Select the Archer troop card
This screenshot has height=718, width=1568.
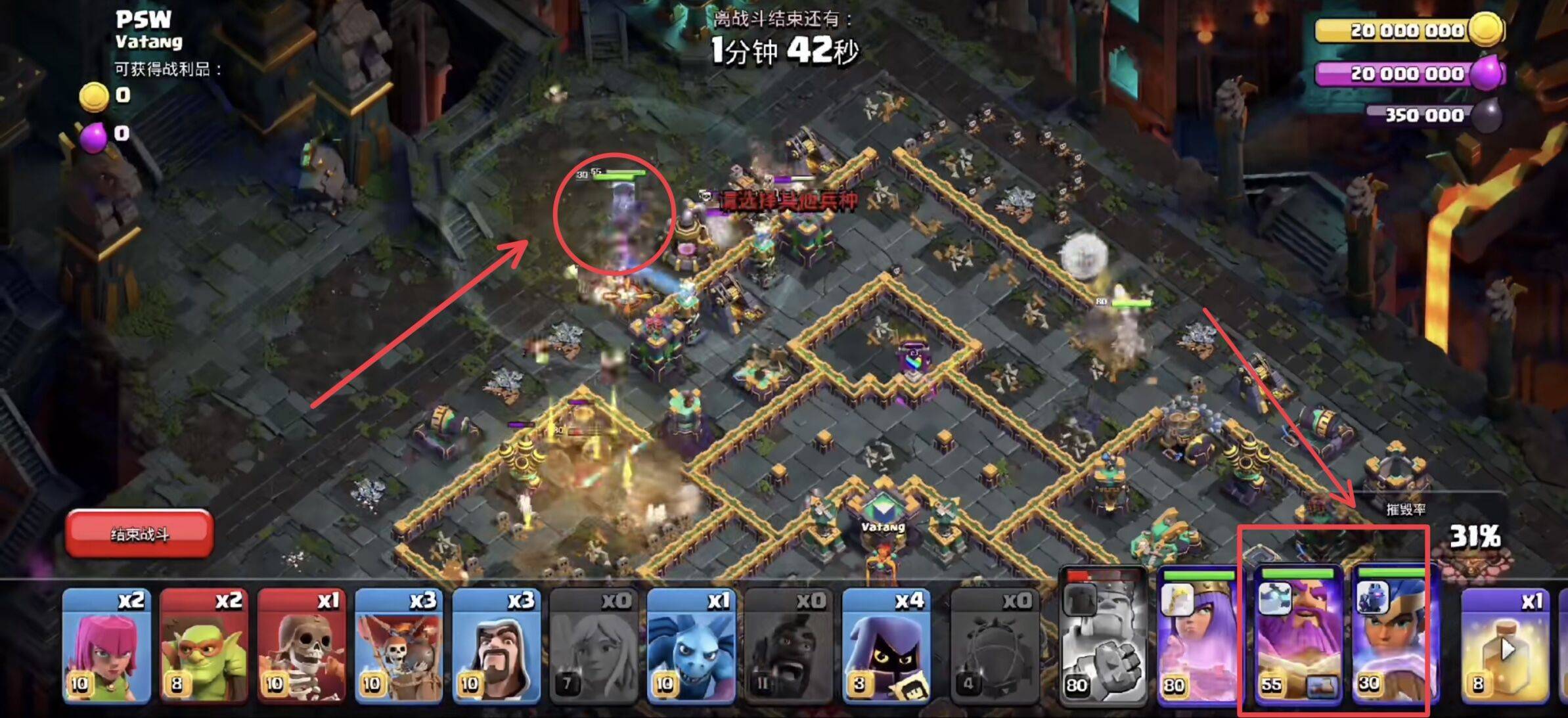click(106, 646)
